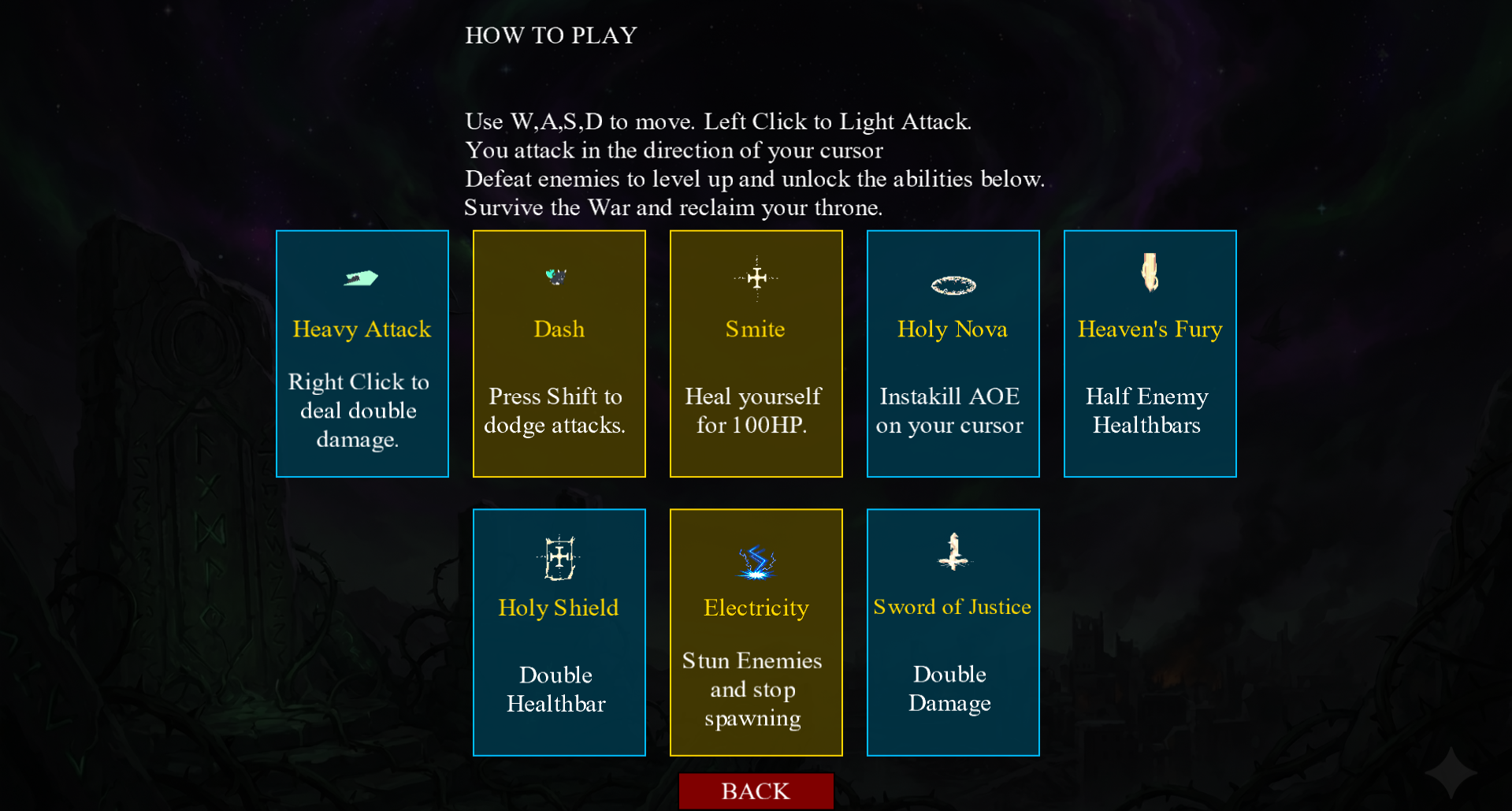Open the Holy Shield ability card
Screen dimensions: 1512x811
[559, 632]
